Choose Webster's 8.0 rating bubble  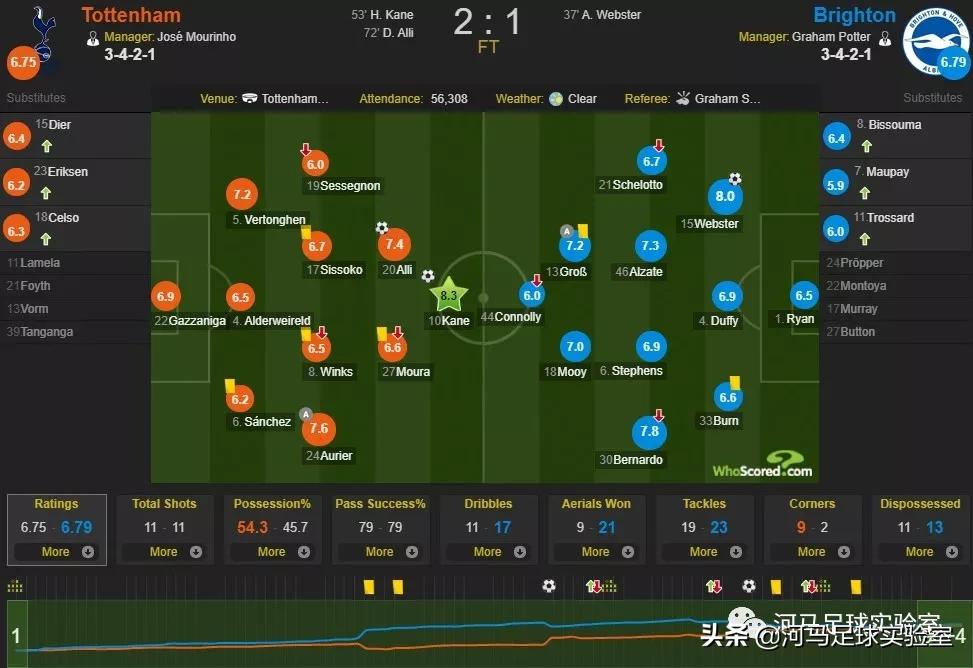(725, 197)
